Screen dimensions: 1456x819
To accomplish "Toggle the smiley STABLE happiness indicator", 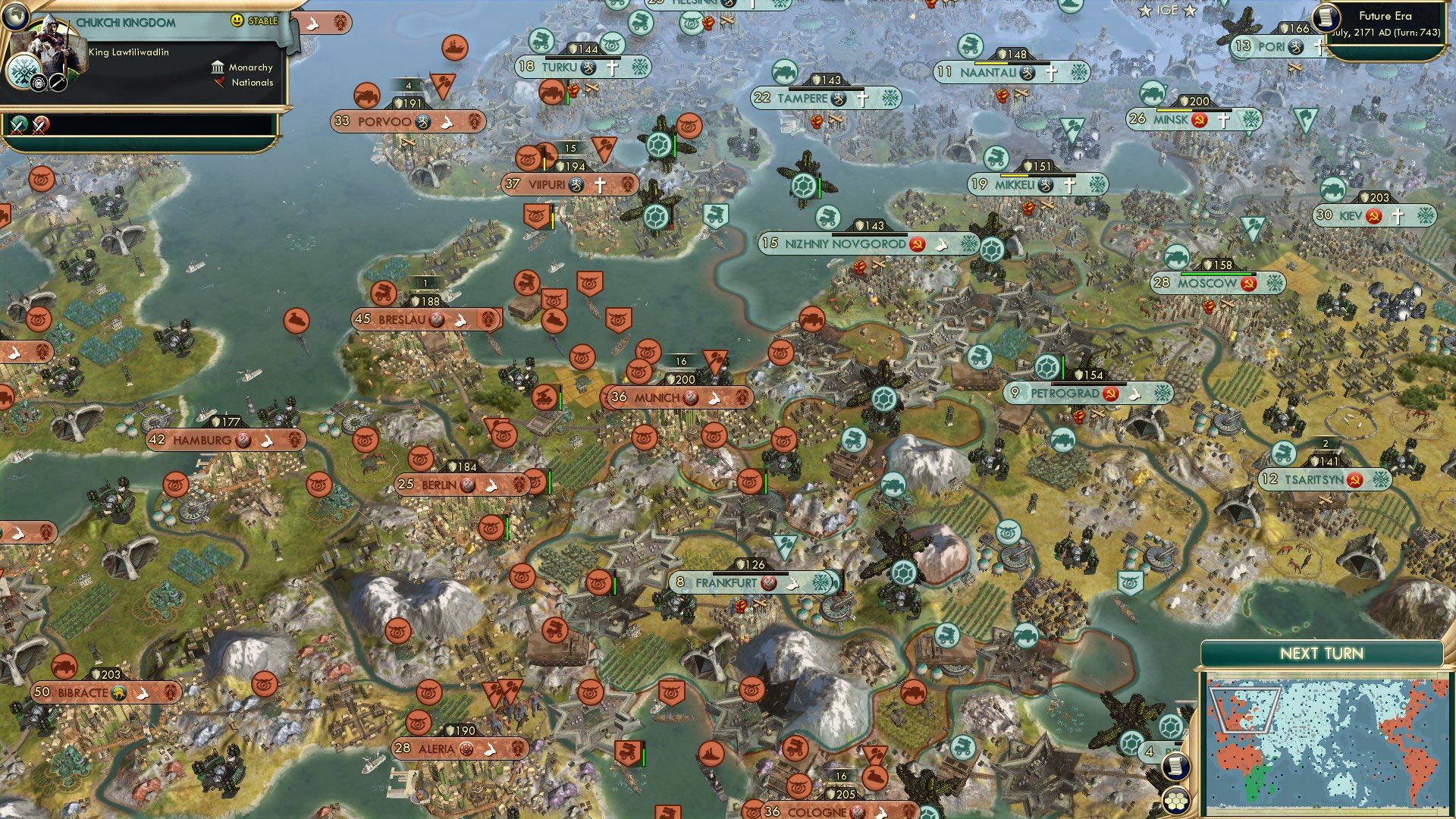I will coord(237,20).
